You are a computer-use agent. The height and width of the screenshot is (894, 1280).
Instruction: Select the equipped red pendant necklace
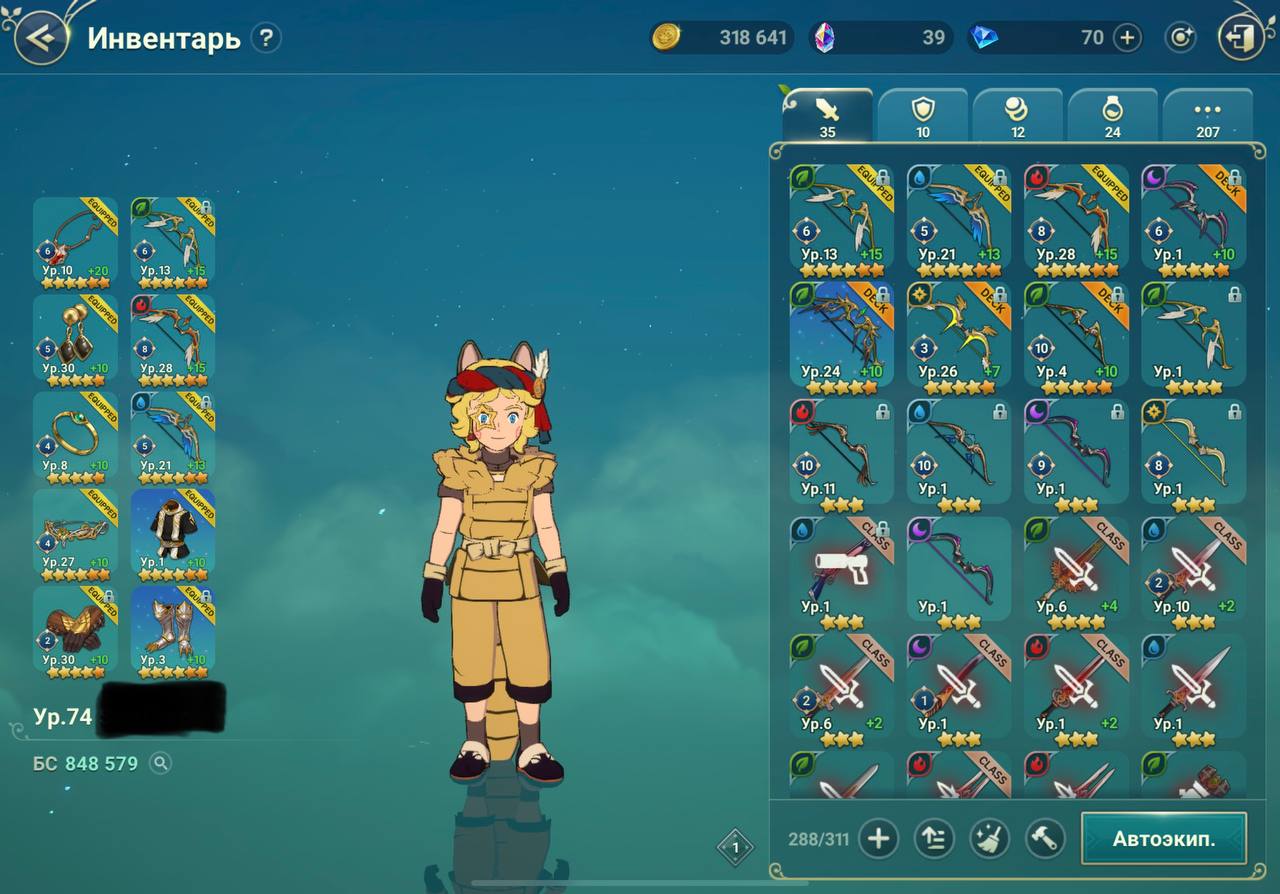coord(75,240)
